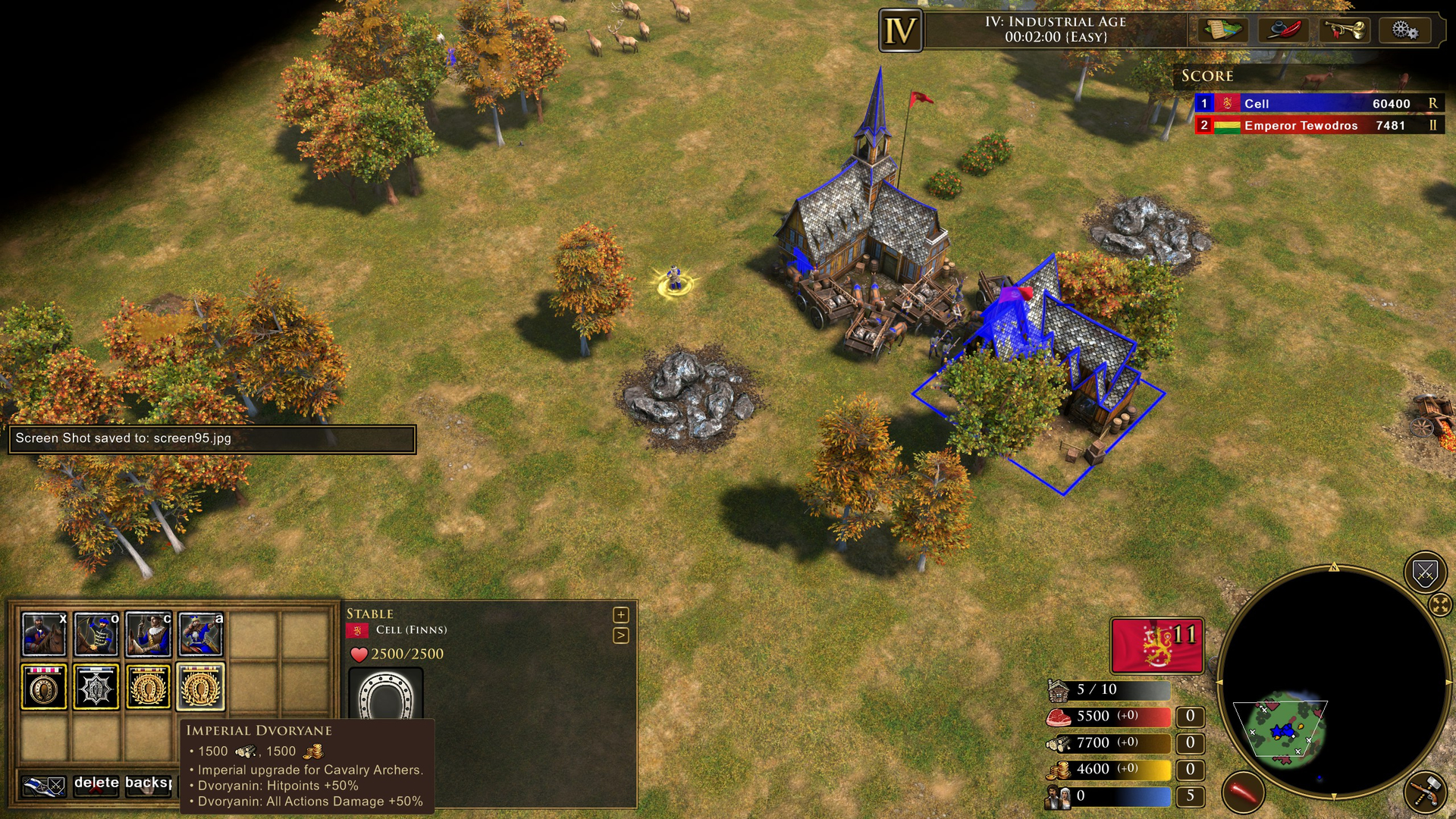The width and height of the screenshot is (1456, 819).
Task: Train the cavalry archer with hotkey O
Action: (96, 634)
